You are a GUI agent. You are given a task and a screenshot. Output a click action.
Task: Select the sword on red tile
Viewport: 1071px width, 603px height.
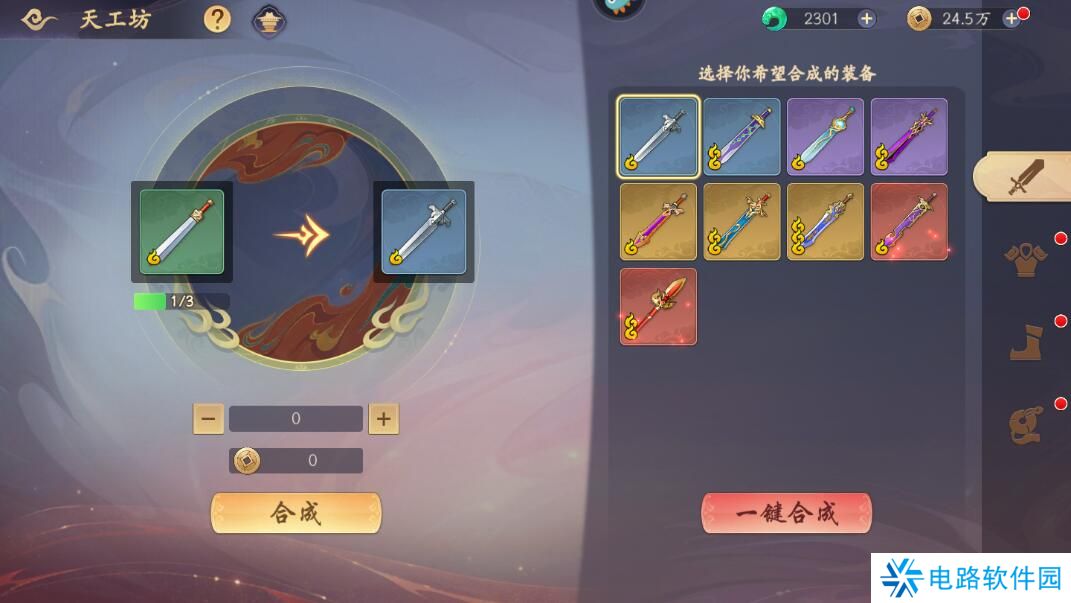click(909, 222)
